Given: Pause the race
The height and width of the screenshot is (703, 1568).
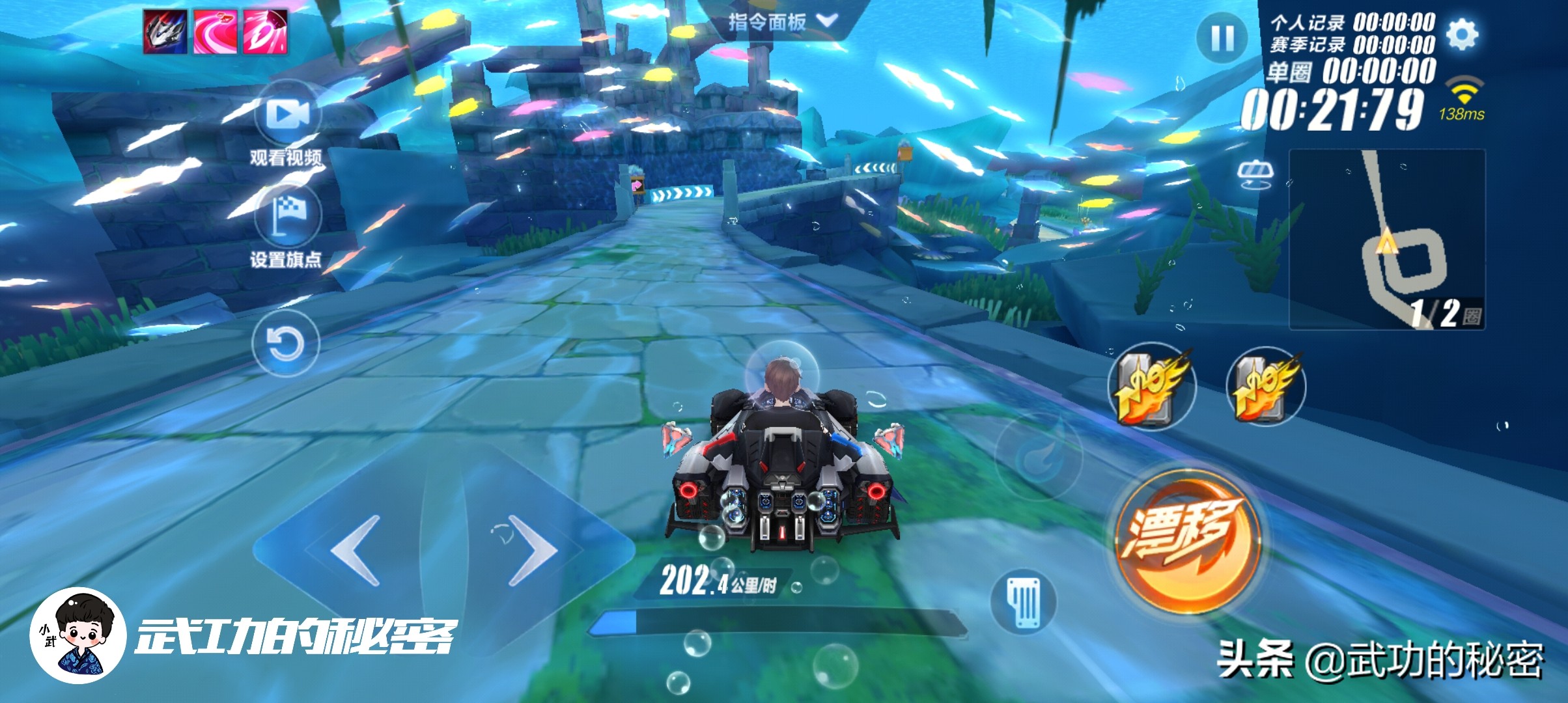Looking at the screenshot, I should click(1222, 38).
